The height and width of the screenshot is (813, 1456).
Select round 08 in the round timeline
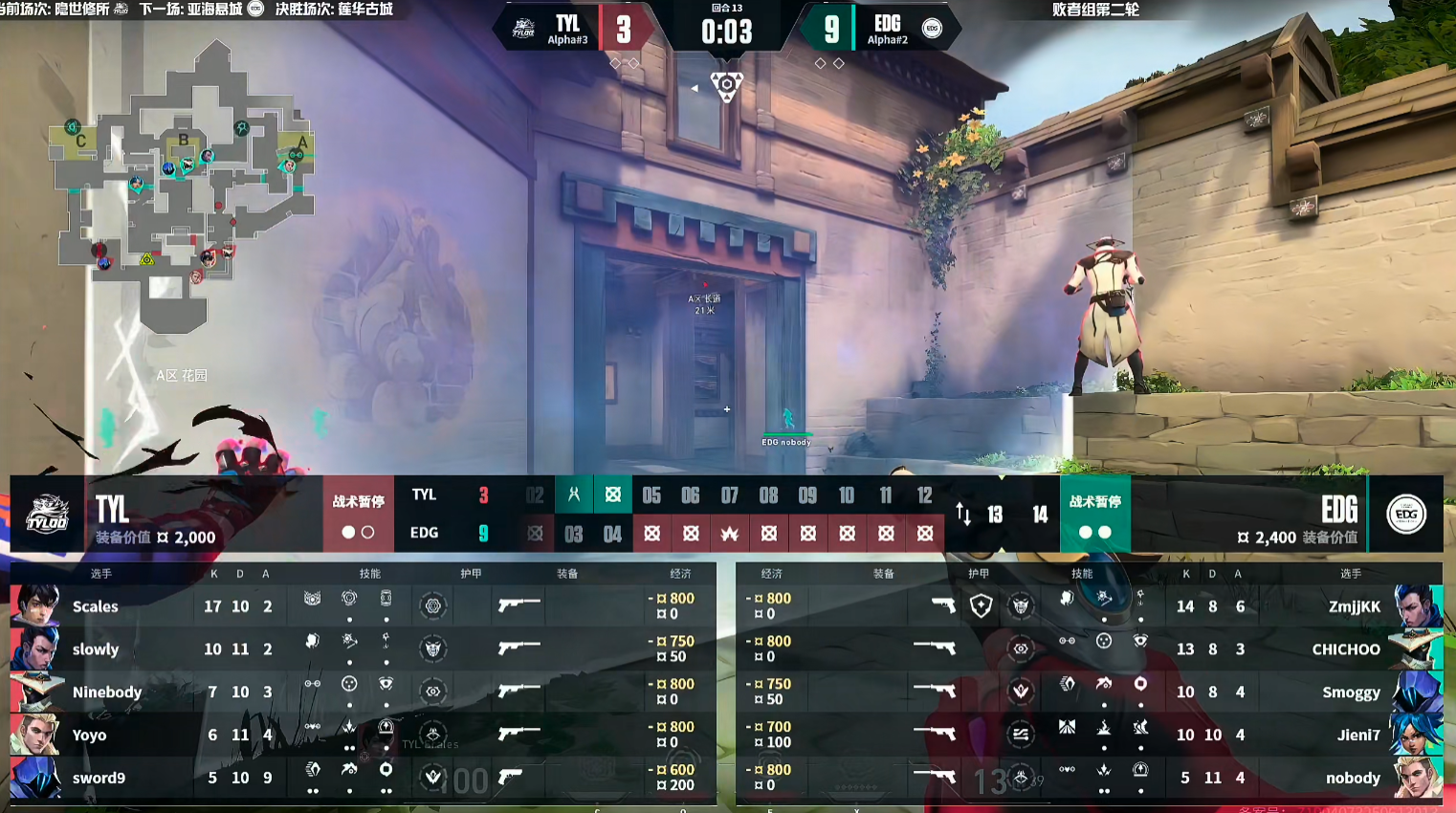pos(768,495)
